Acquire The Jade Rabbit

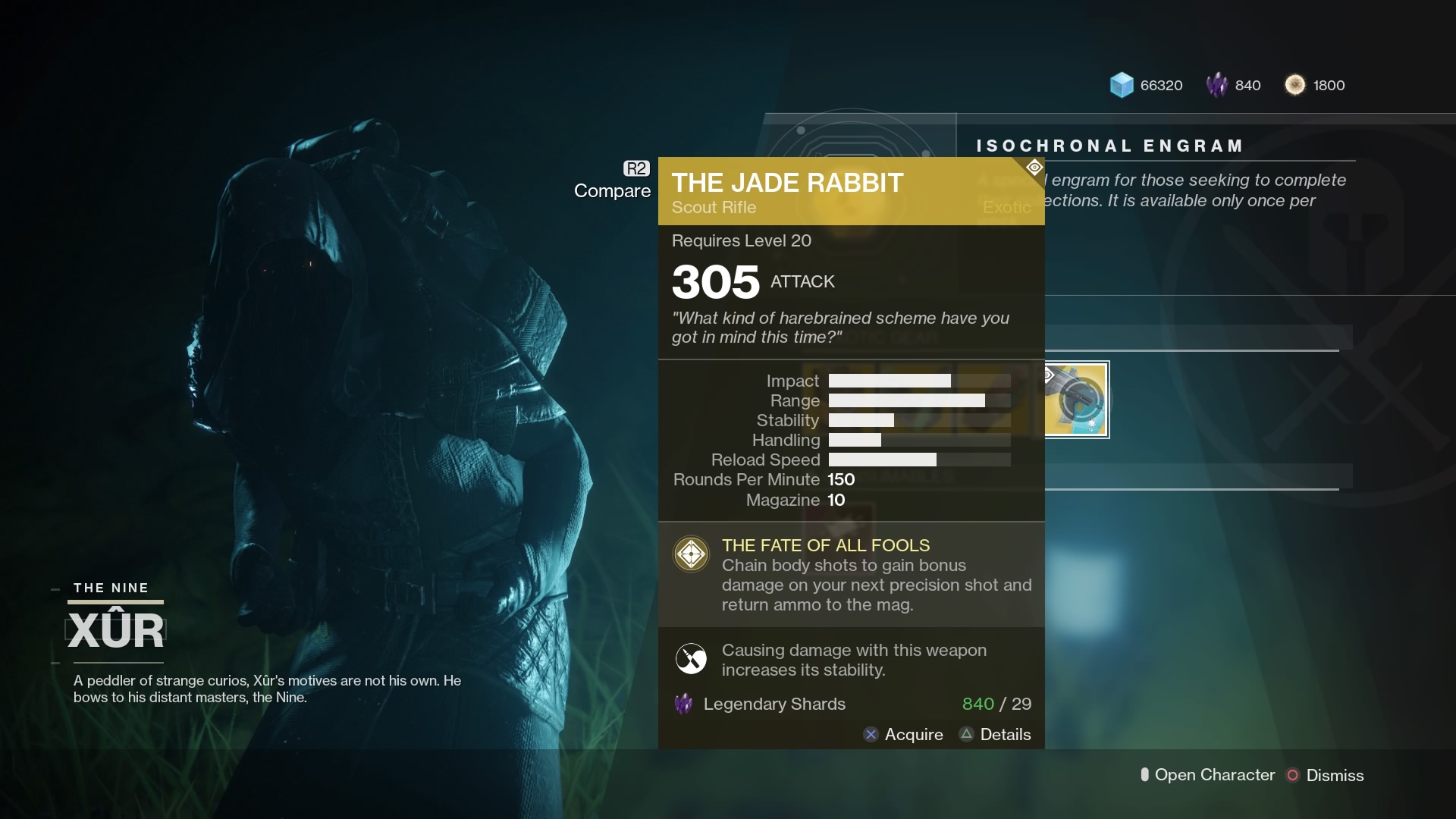point(914,735)
